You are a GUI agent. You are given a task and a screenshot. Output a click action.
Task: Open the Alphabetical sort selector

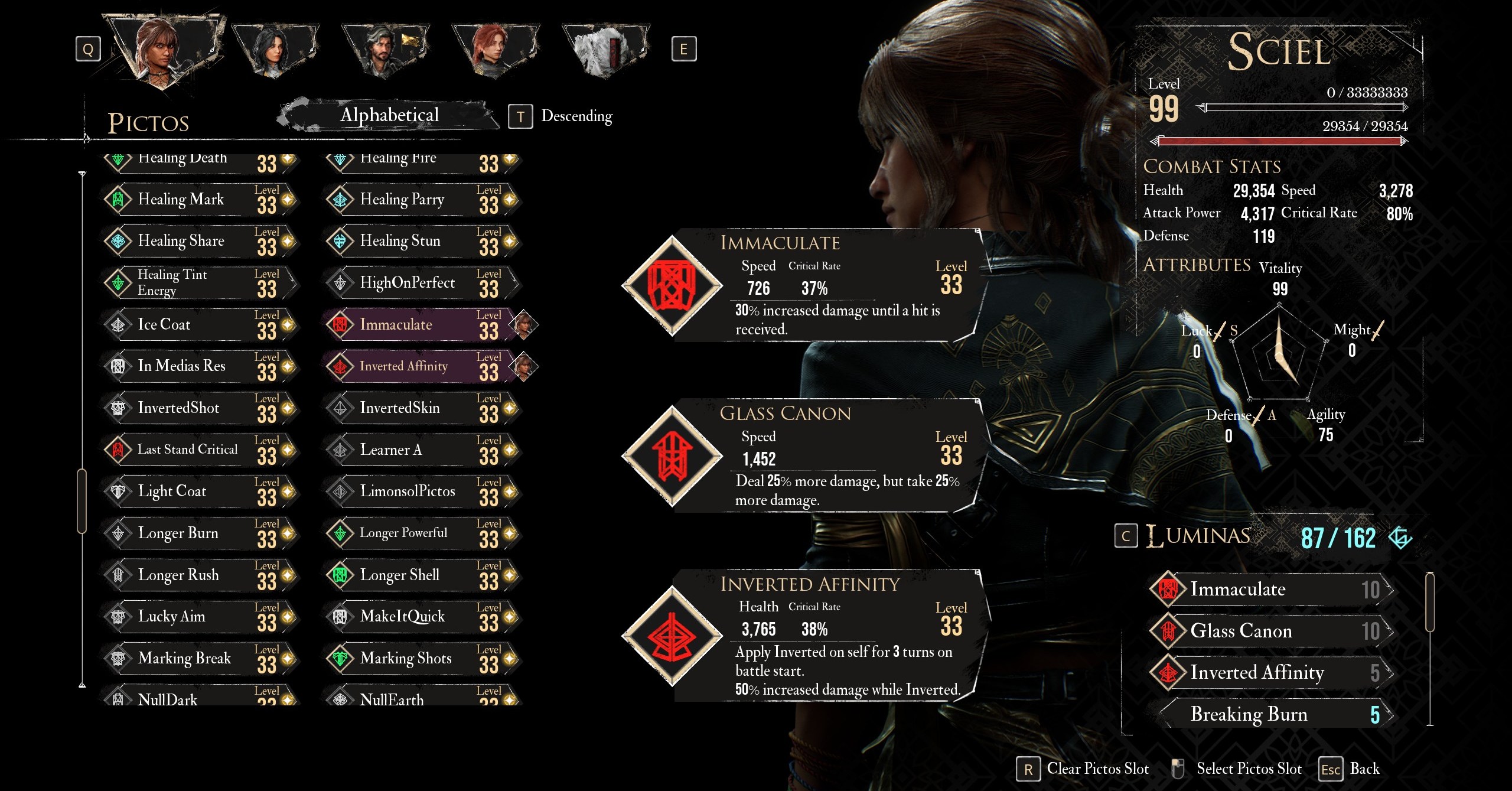coord(389,115)
